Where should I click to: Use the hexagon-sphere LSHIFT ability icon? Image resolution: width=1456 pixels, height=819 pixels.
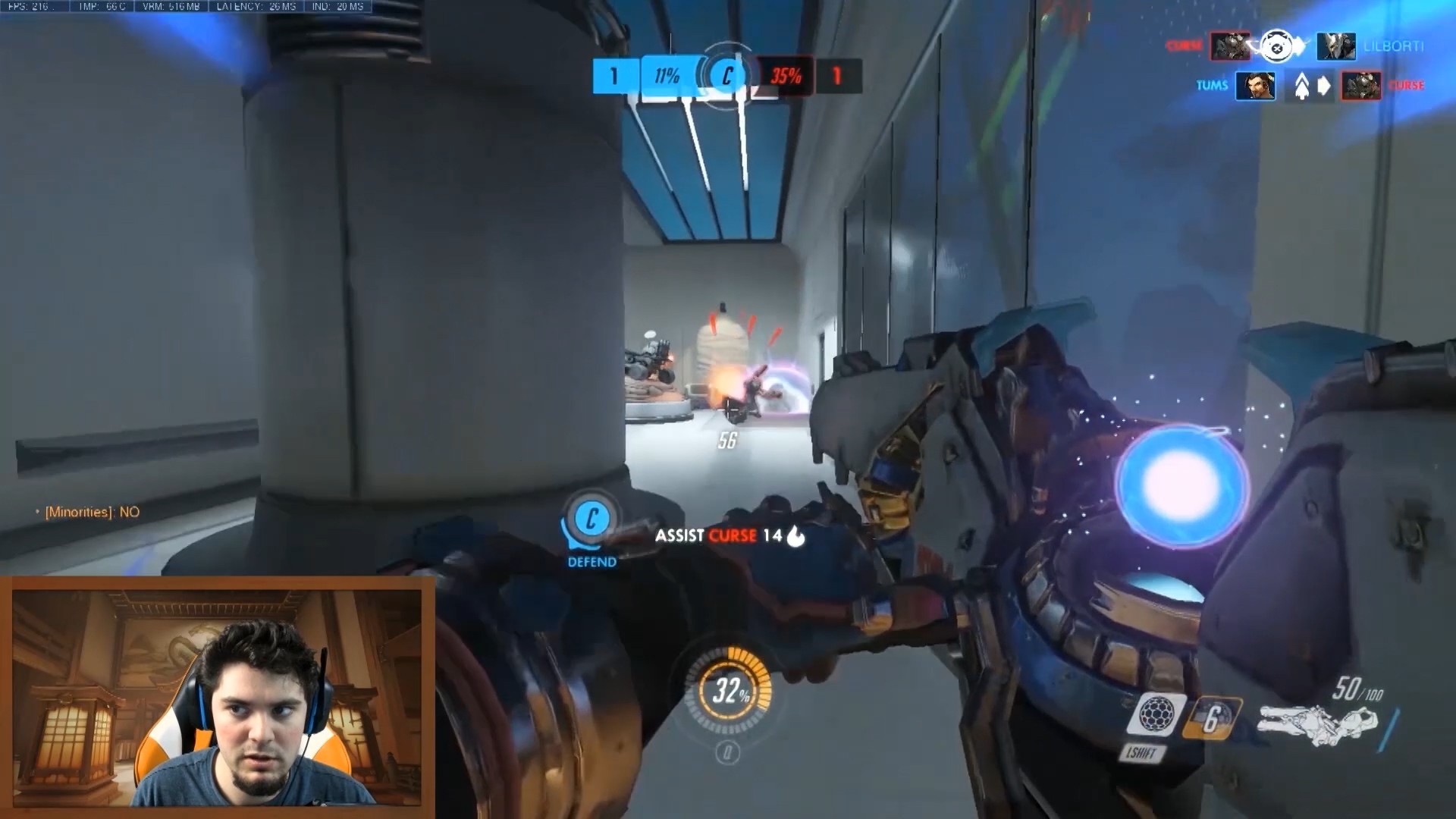[x=1156, y=713]
